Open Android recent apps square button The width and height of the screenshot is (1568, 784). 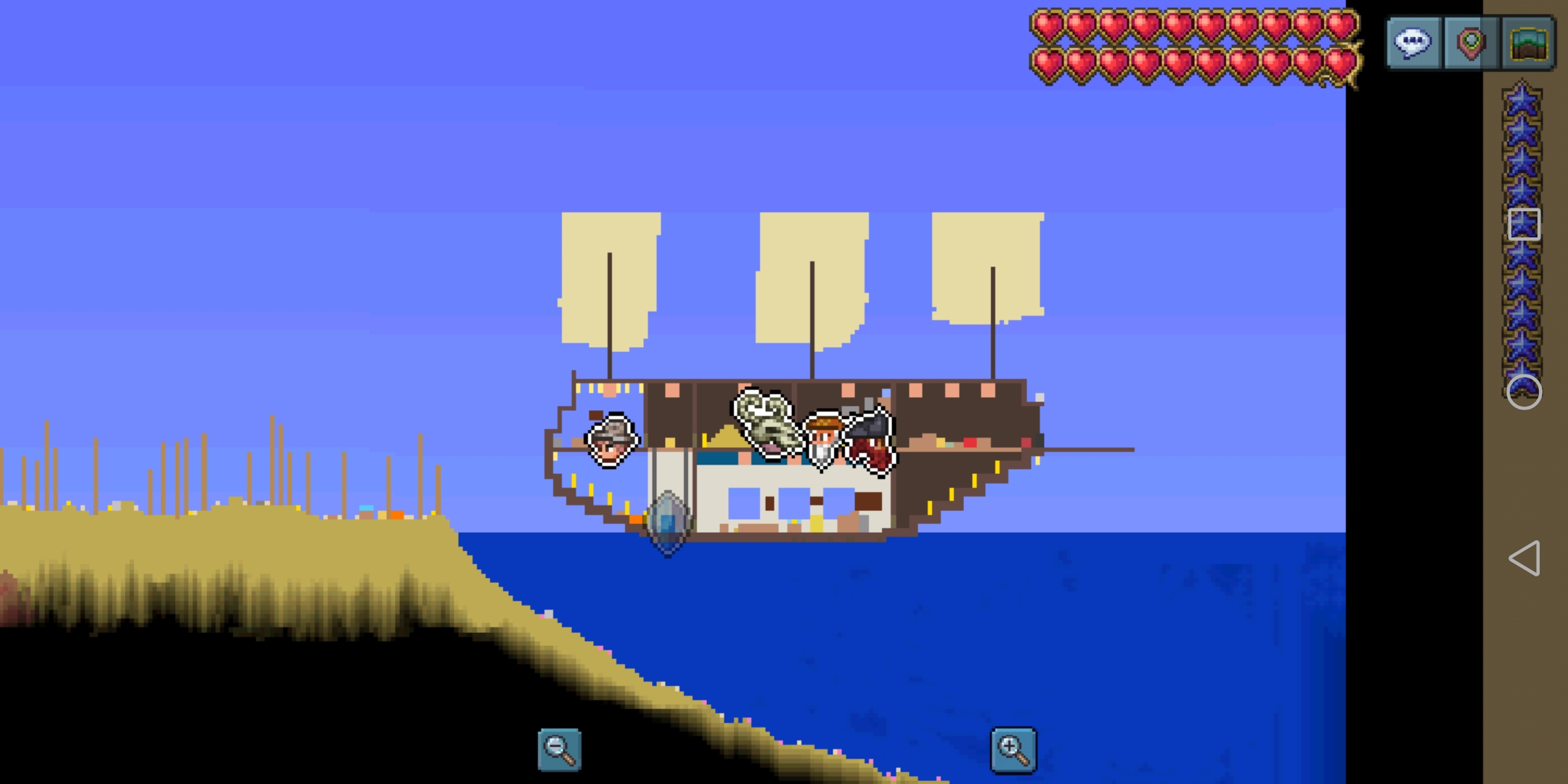[1524, 224]
